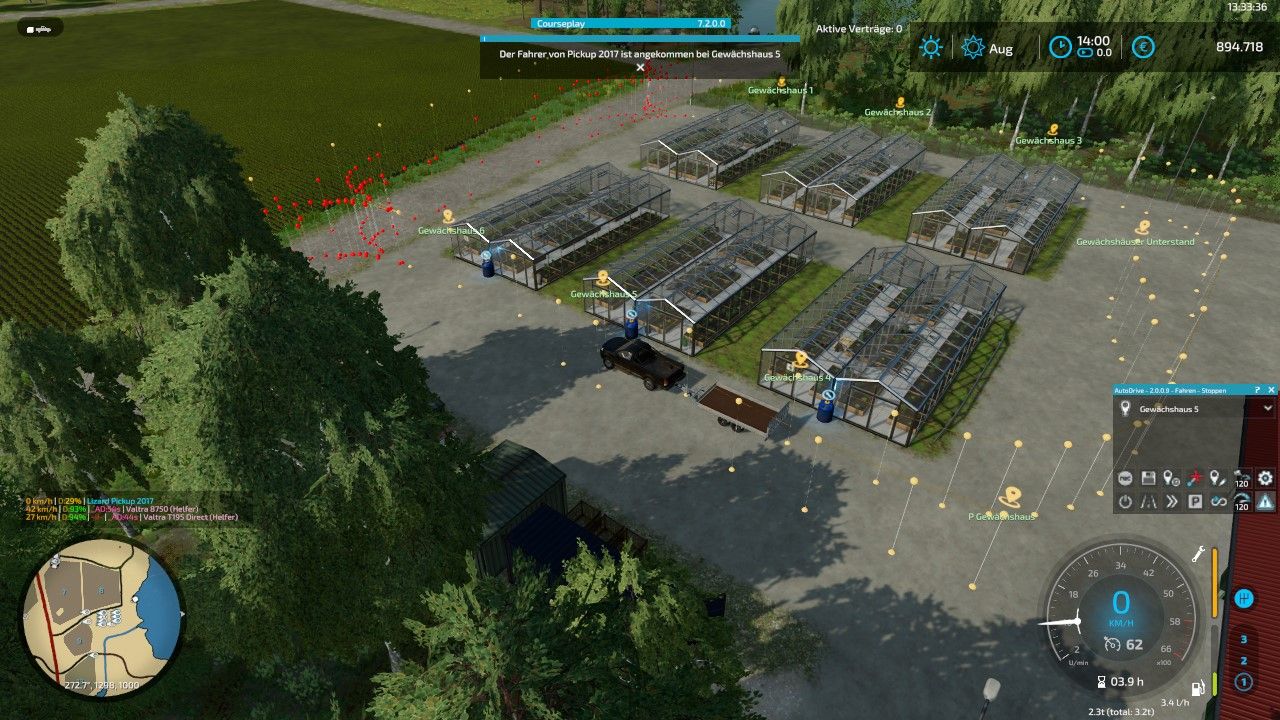Open AutoDrive settings gear icon
Screen dimensions: 1280x720
click(1265, 479)
